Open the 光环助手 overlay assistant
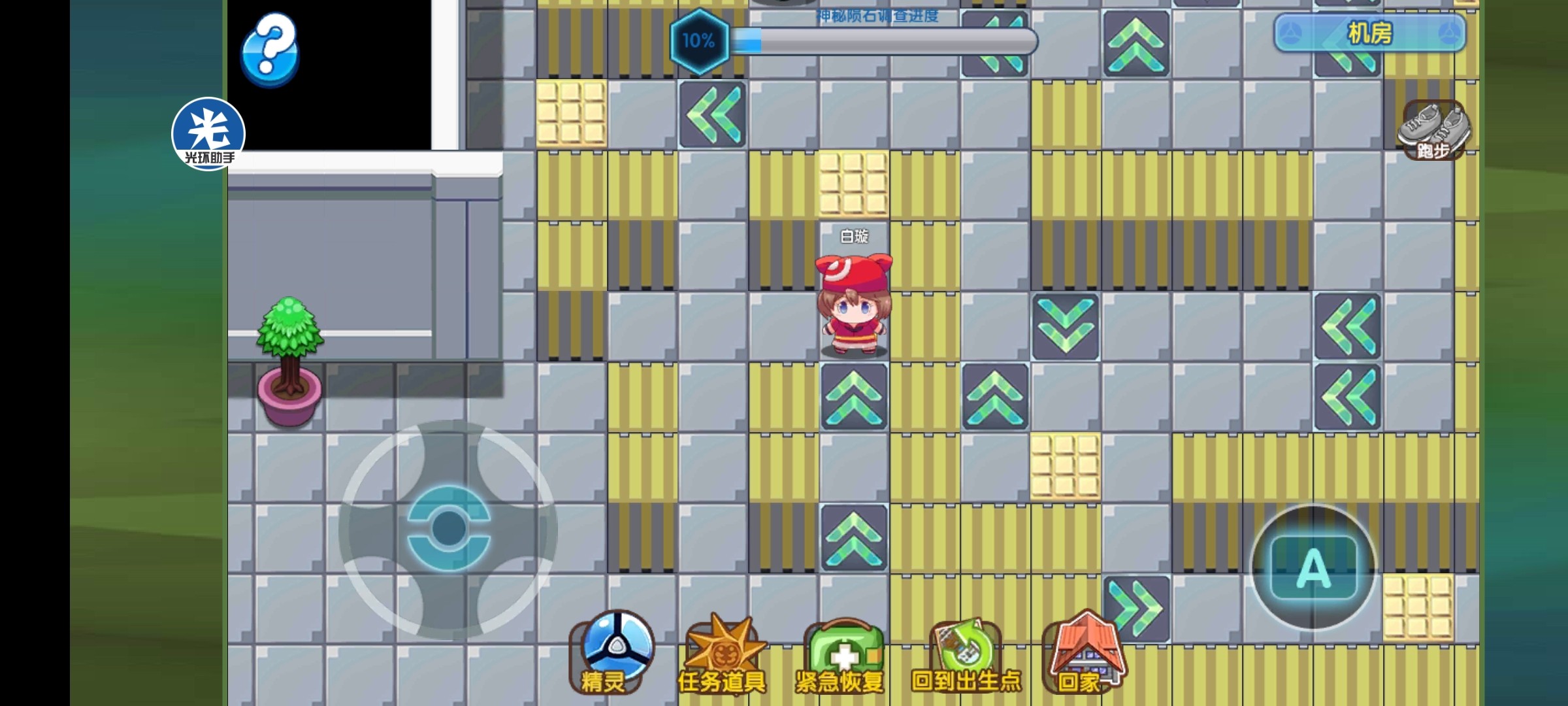The image size is (1568, 706). (208, 133)
